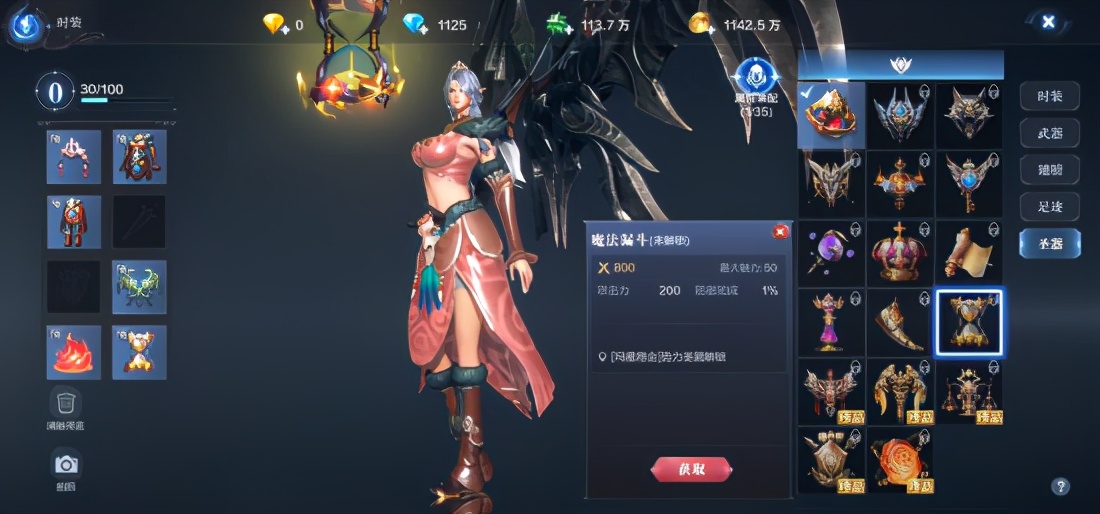Image resolution: width=1100 pixels, height=514 pixels.
Task: Go back via the 时装 emblem icon
Action: (25, 24)
